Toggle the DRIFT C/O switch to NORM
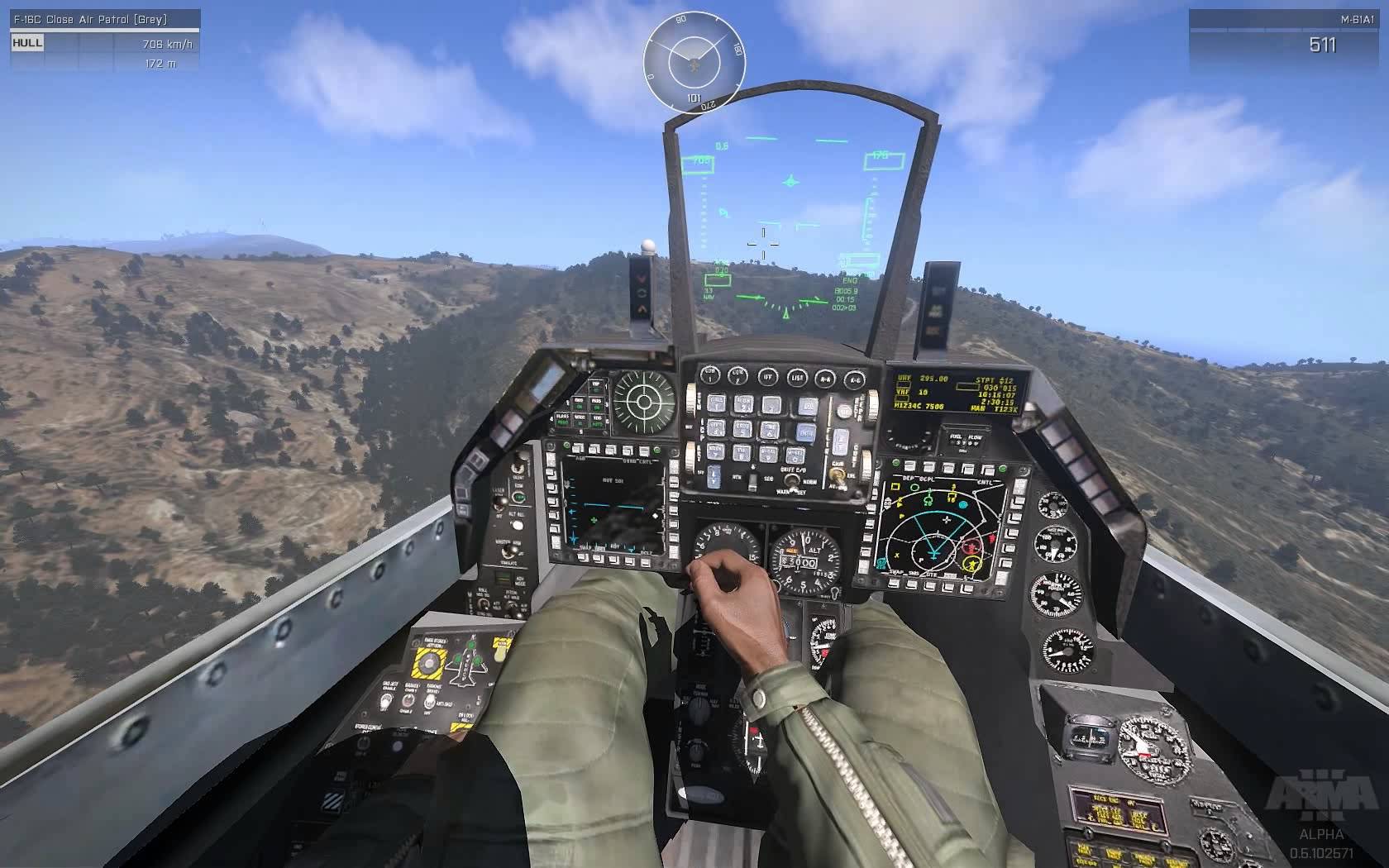 pyautogui.click(x=792, y=479)
